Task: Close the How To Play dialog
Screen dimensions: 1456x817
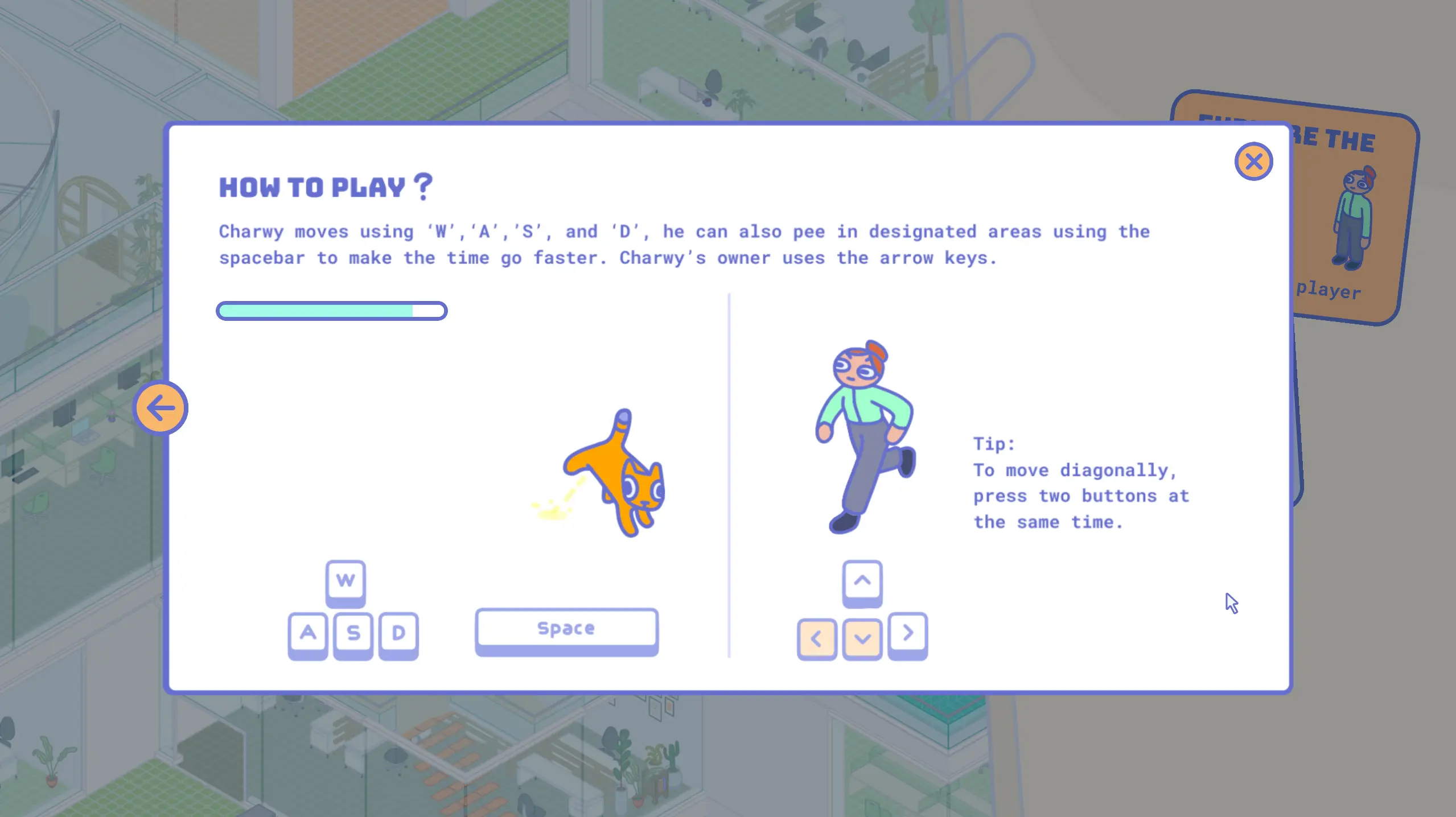Action: click(x=1253, y=162)
